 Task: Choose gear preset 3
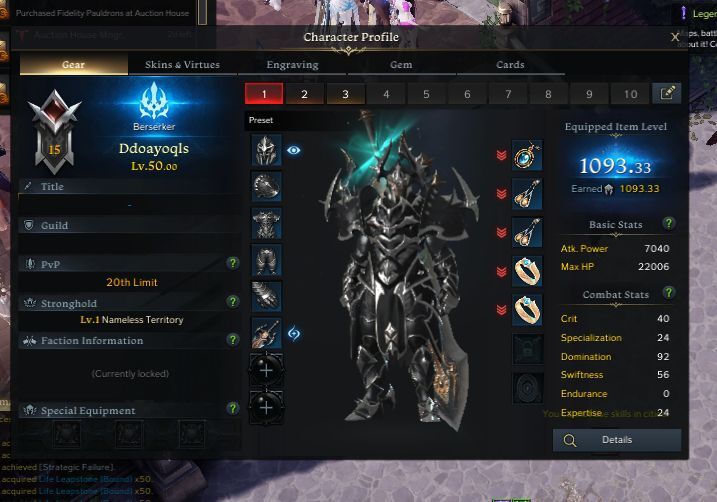coord(345,94)
